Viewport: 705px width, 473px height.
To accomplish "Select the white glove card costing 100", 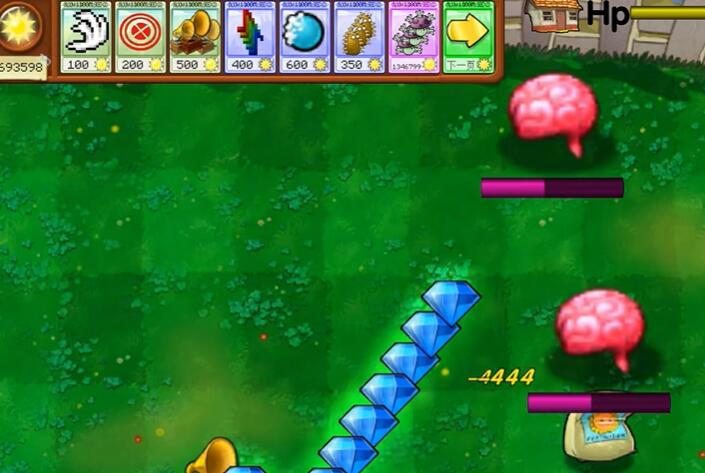I will (87, 36).
